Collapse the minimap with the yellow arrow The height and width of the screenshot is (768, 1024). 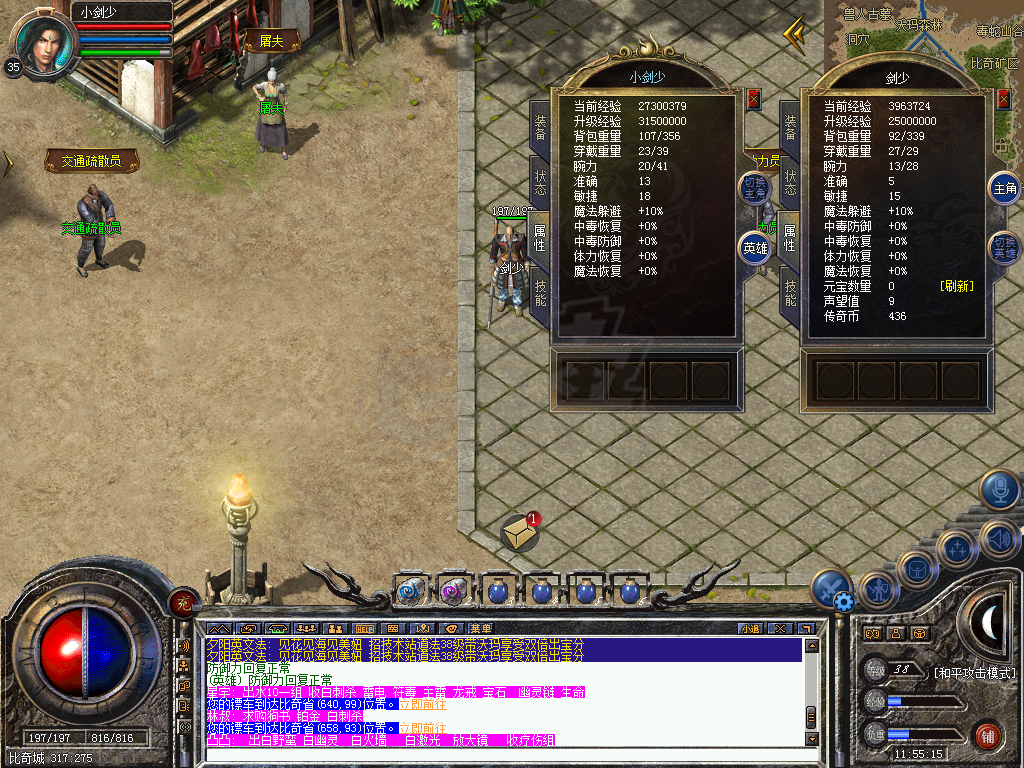[x=796, y=36]
